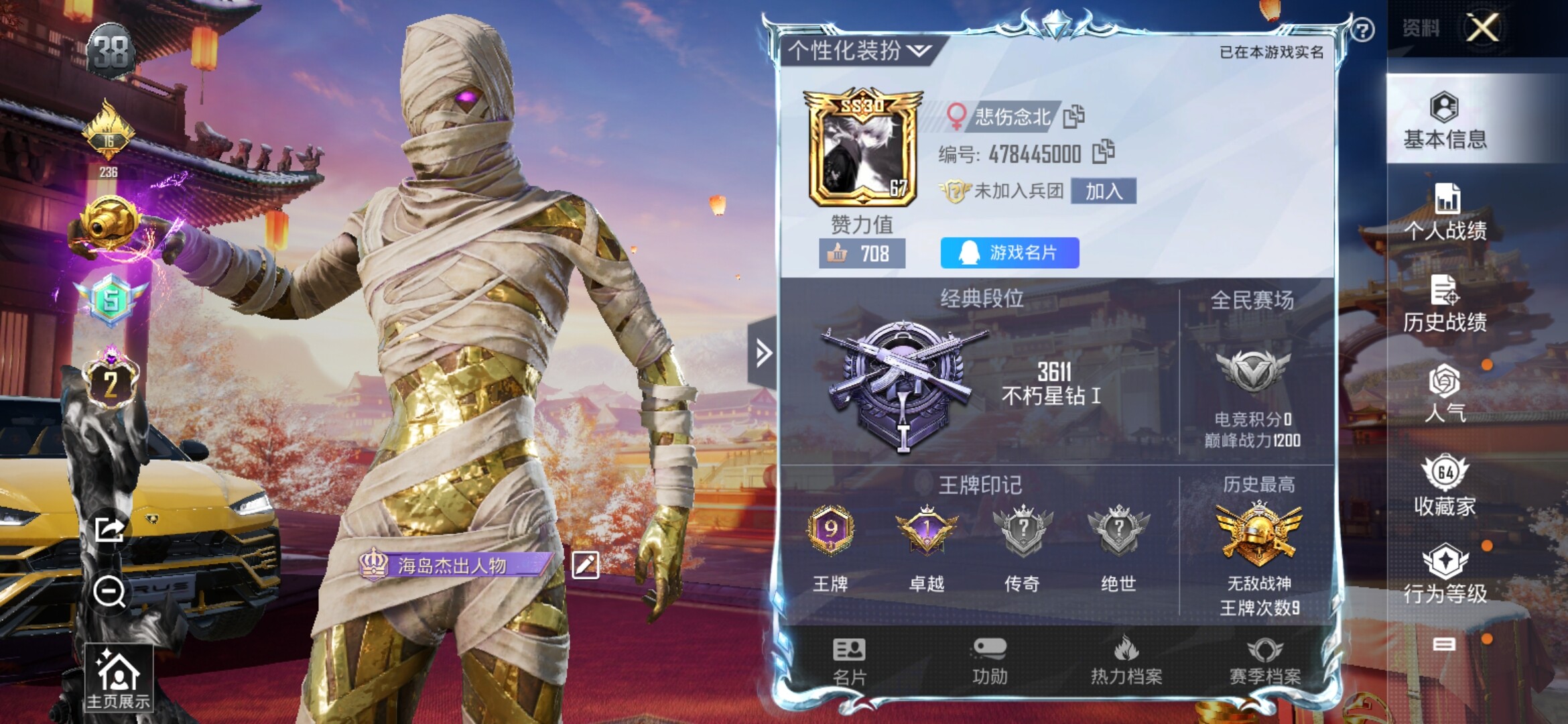Show the 收藏家 collector tab
Image resolution: width=1568 pixels, height=724 pixels.
[x=1445, y=486]
